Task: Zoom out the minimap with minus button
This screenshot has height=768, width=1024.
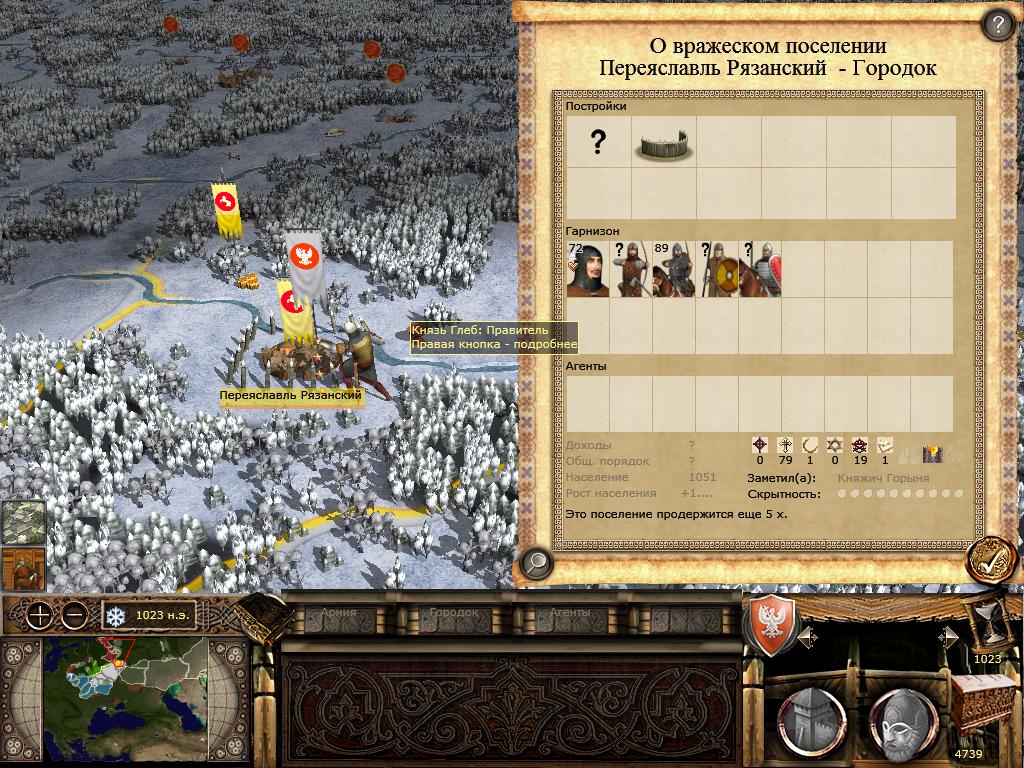Action: pyautogui.click(x=73, y=615)
